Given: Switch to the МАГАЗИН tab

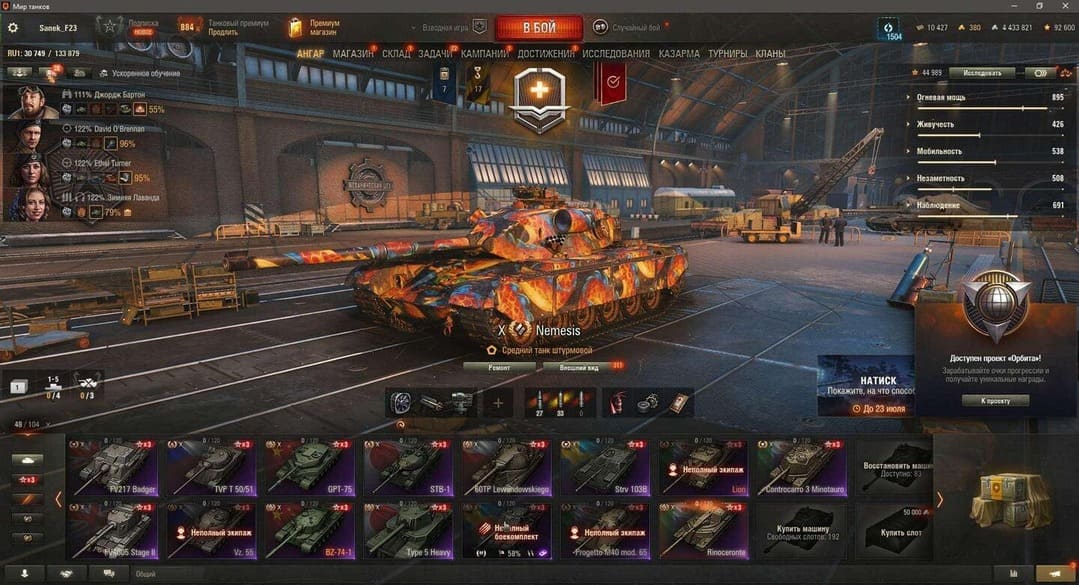Looking at the screenshot, I should 354,53.
